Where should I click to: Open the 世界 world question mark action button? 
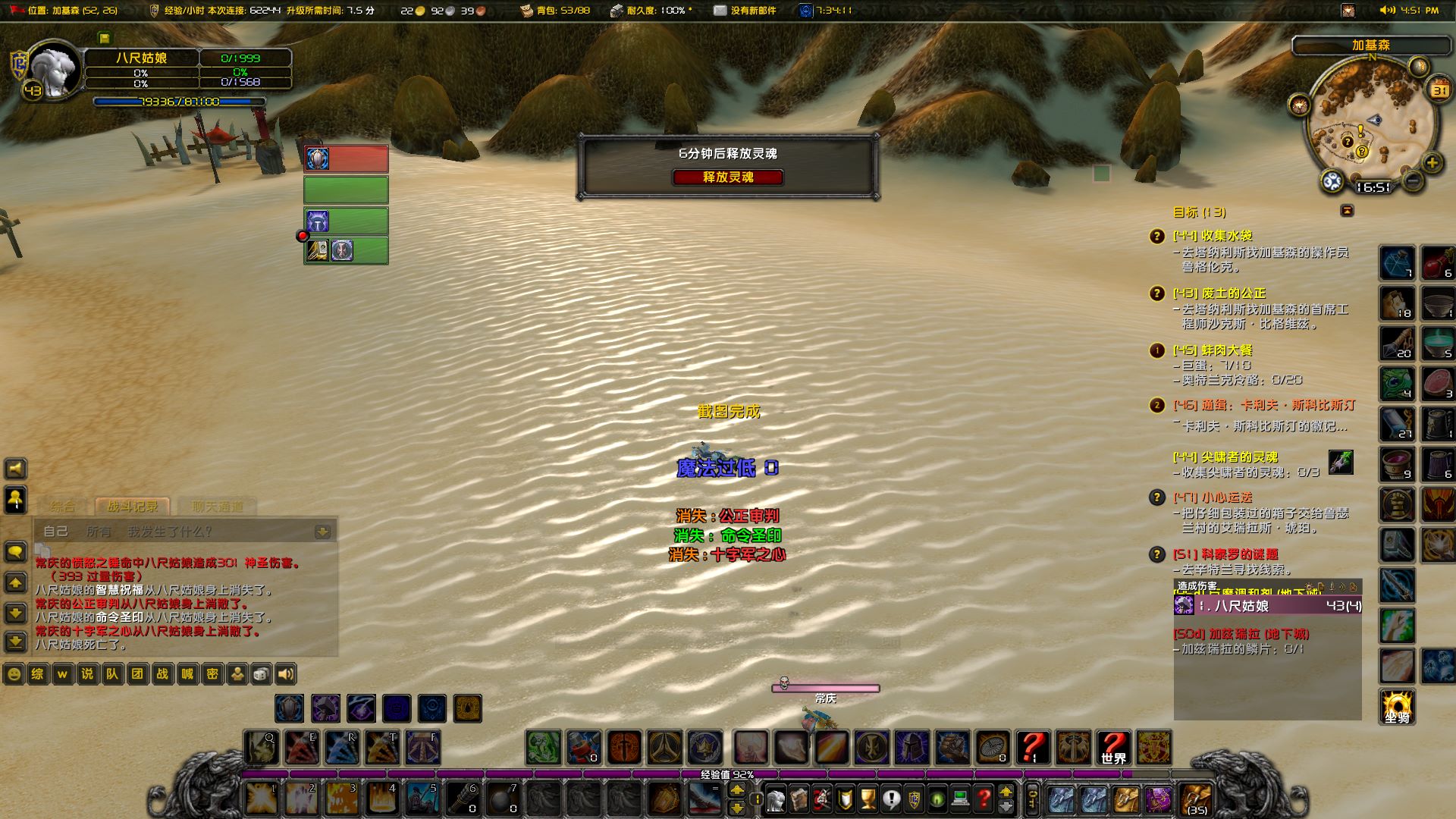point(1113,747)
